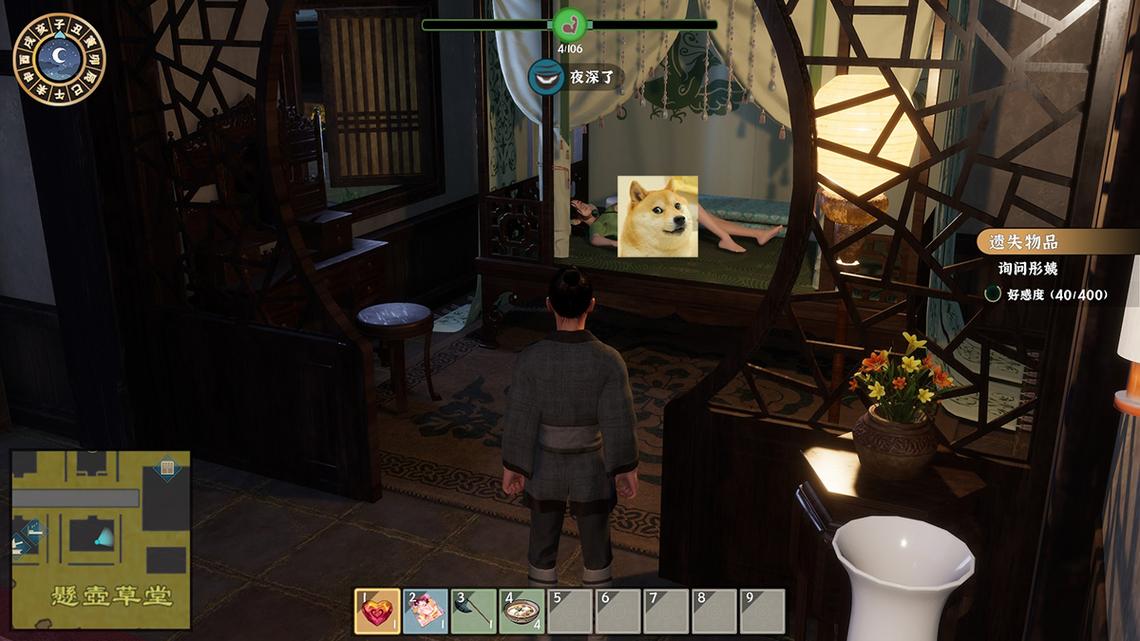Select the heart item in hotbar slot 1
The image size is (1140, 641).
pos(378,611)
